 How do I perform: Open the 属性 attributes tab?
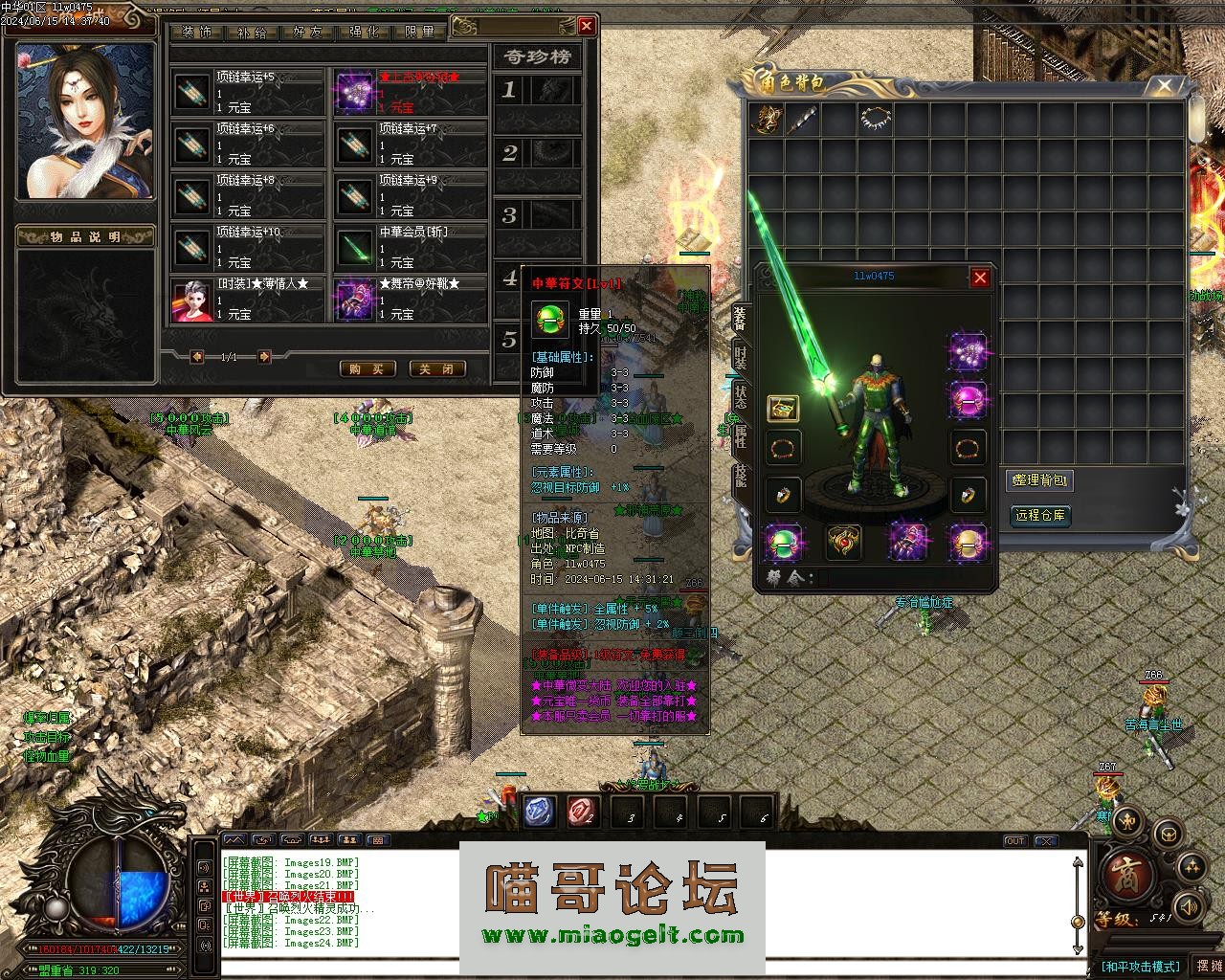pyautogui.click(x=741, y=439)
